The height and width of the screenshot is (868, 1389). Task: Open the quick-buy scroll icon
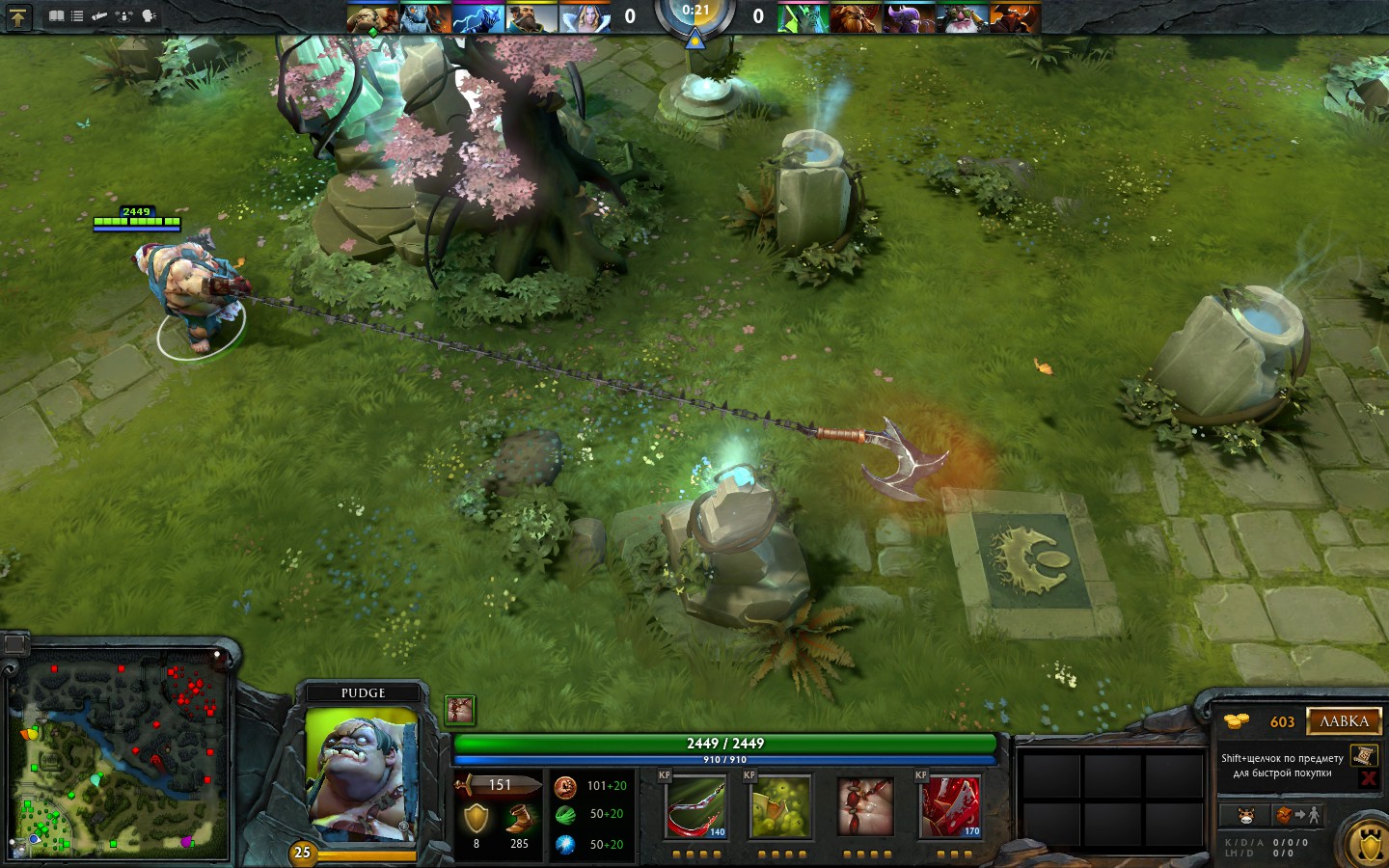point(1362,755)
